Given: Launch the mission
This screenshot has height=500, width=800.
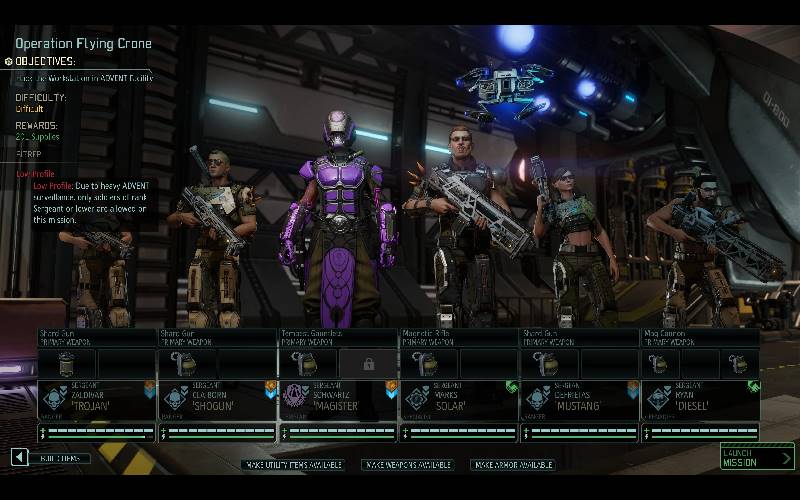Looking at the screenshot, I should point(757,457).
